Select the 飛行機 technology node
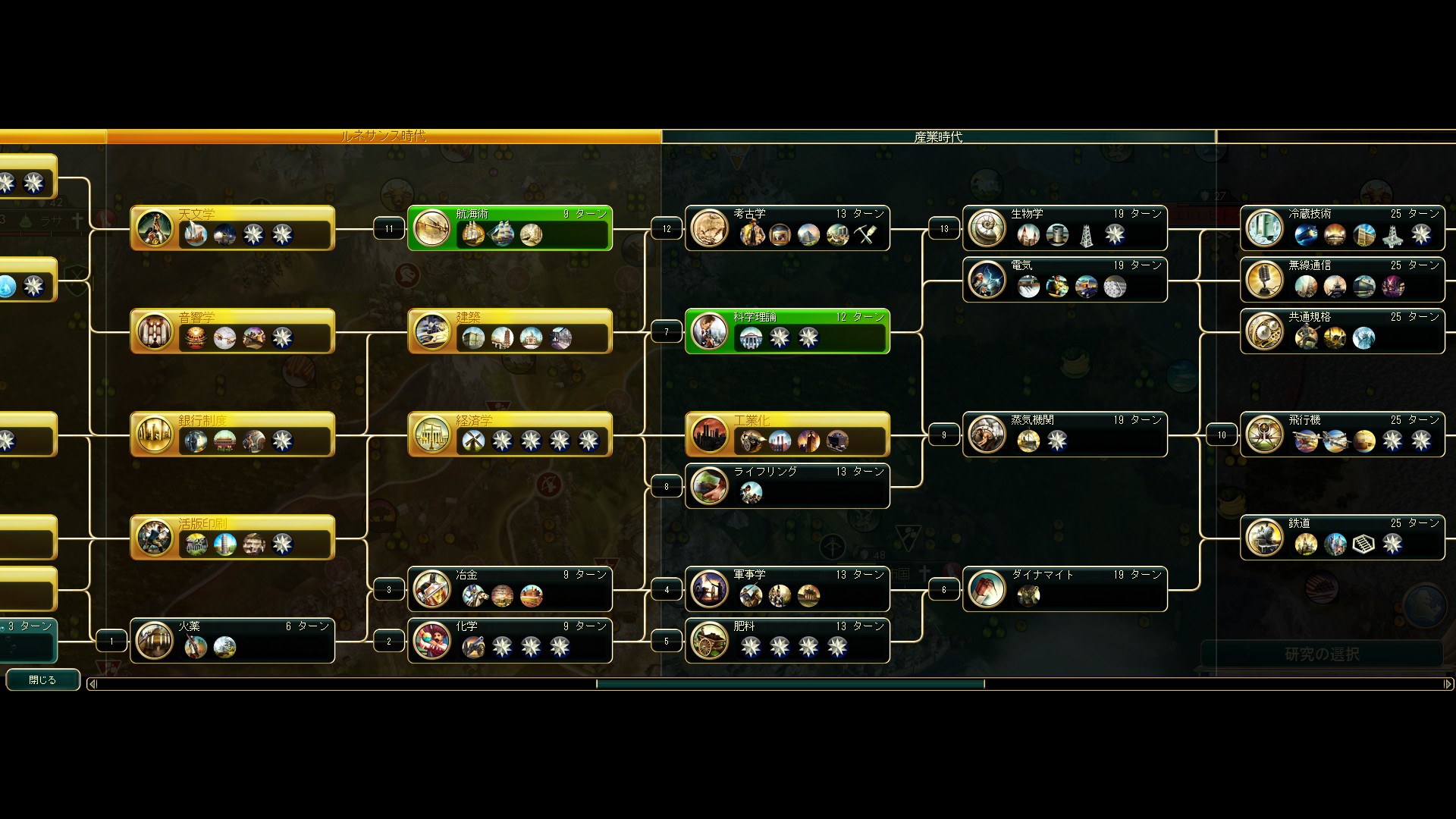 [1342, 434]
